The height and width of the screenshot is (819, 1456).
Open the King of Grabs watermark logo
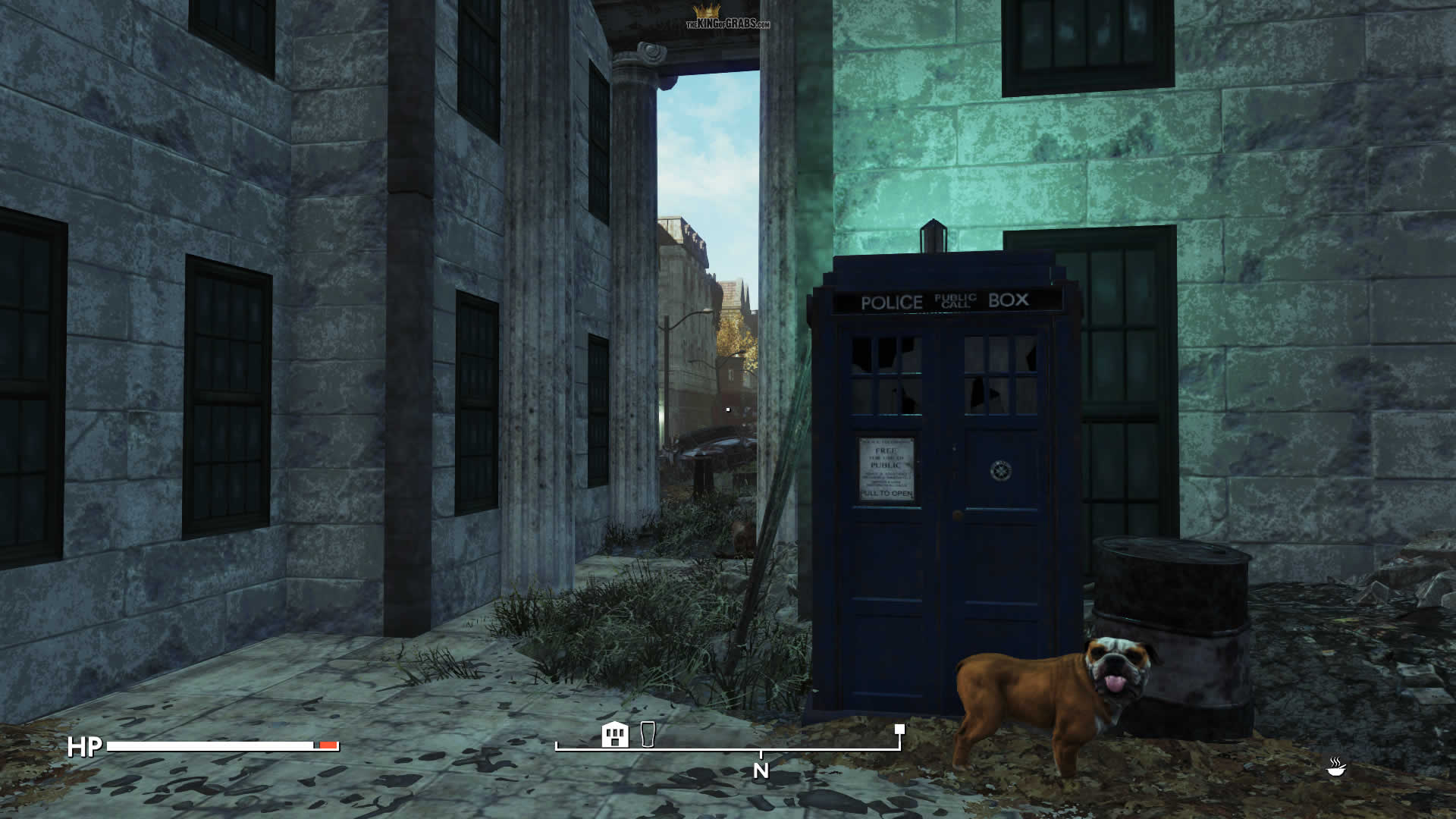tap(727, 18)
